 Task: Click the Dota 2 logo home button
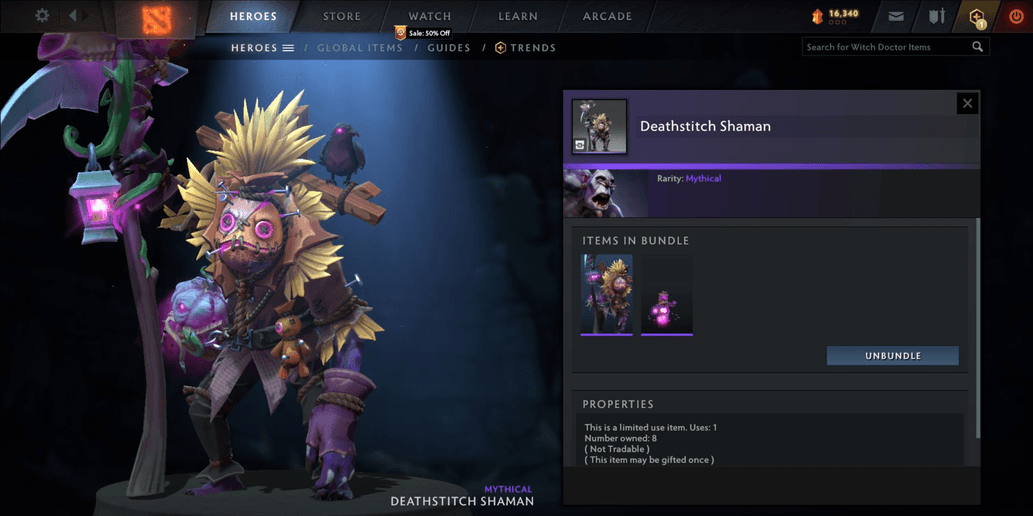coord(156,17)
